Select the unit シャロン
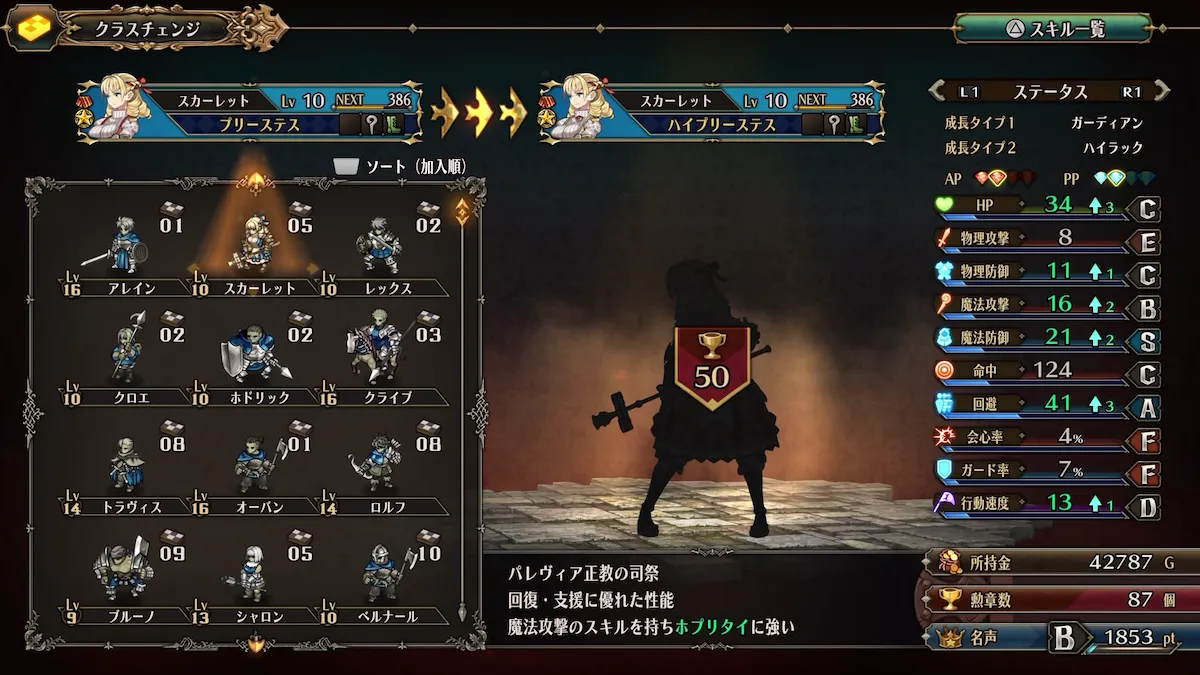The width and height of the screenshot is (1200, 675). [x=250, y=577]
